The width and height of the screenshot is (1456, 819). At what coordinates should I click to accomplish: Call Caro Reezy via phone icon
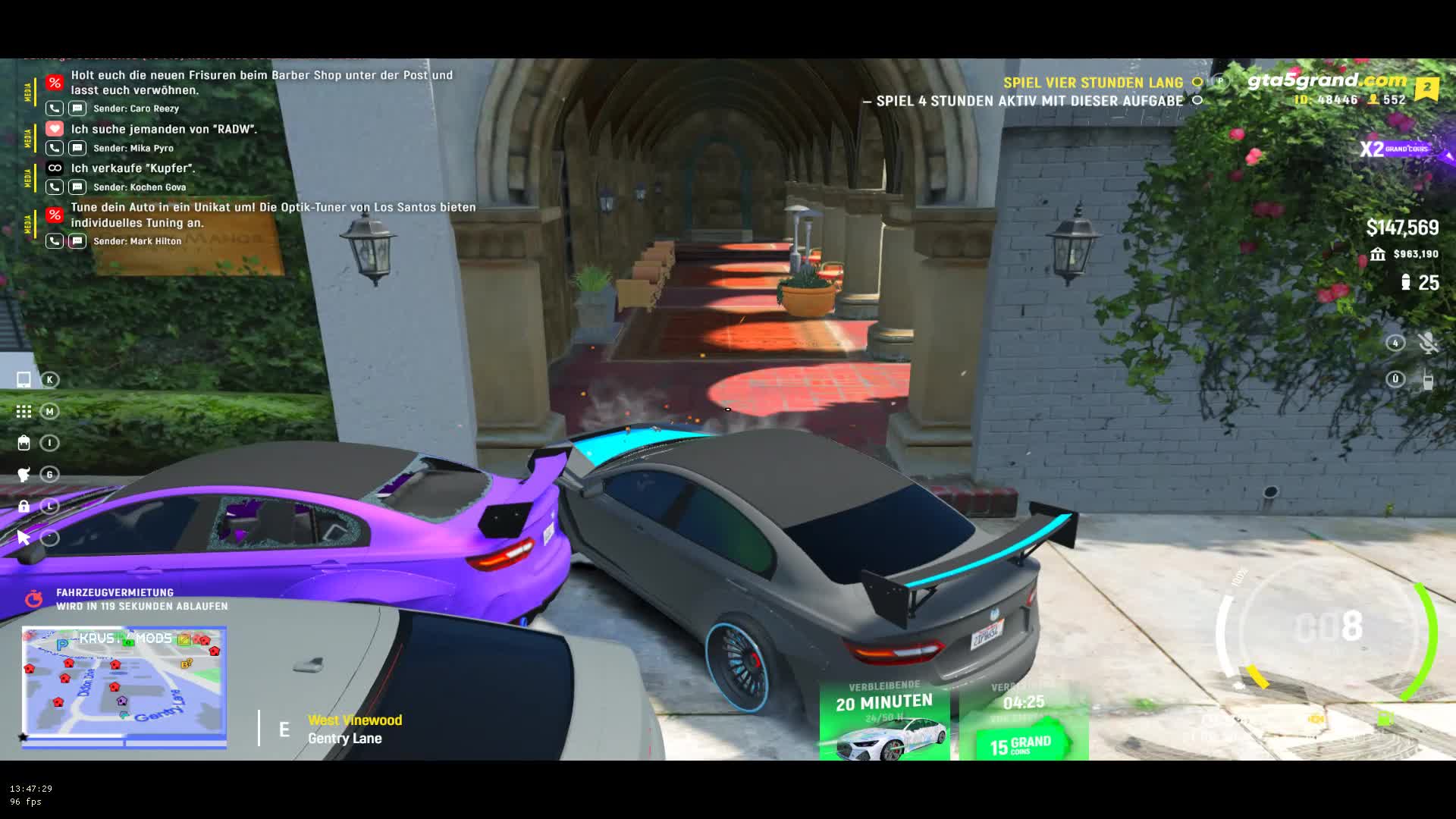tap(54, 108)
